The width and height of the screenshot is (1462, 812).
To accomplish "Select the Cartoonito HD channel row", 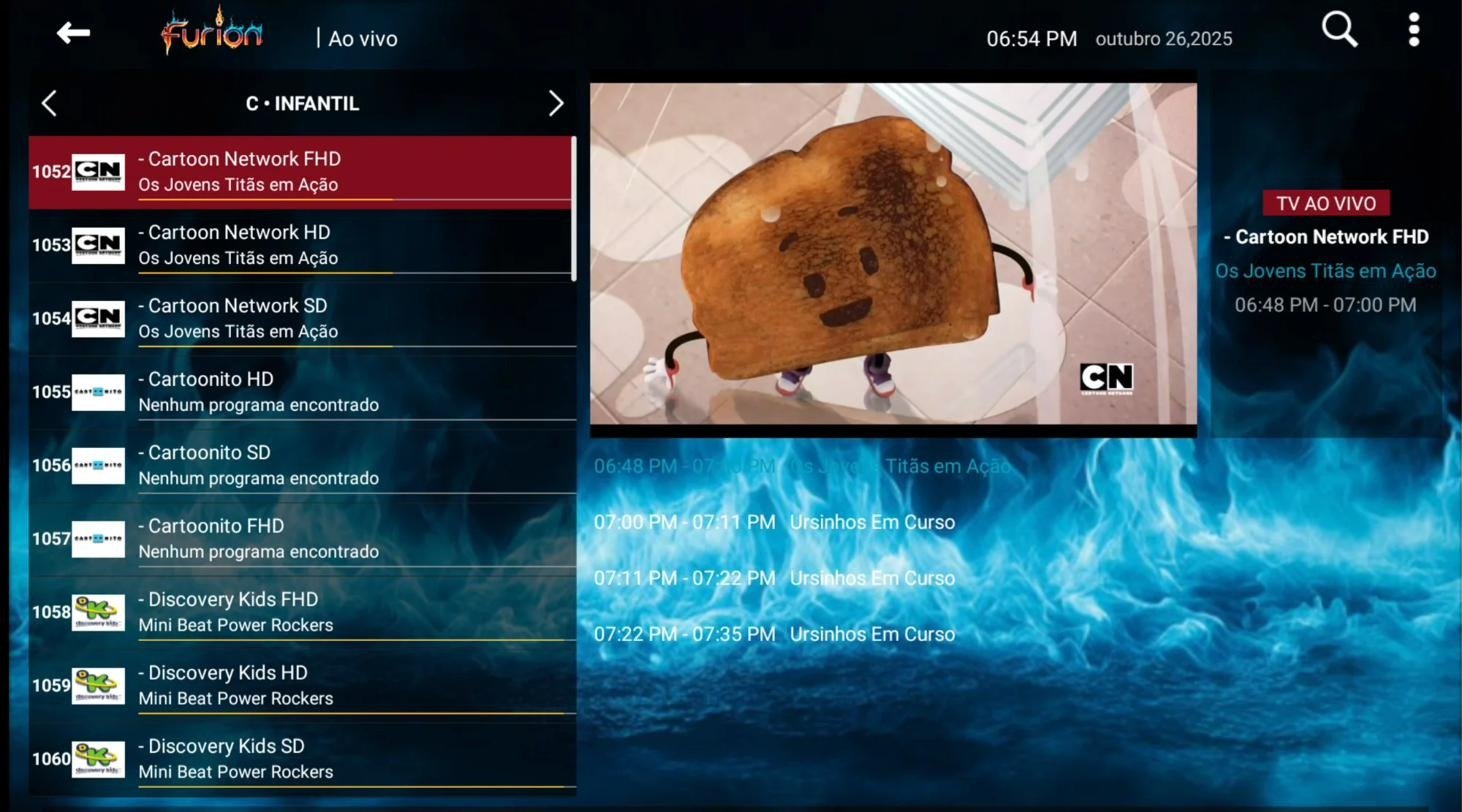I will tap(301, 392).
